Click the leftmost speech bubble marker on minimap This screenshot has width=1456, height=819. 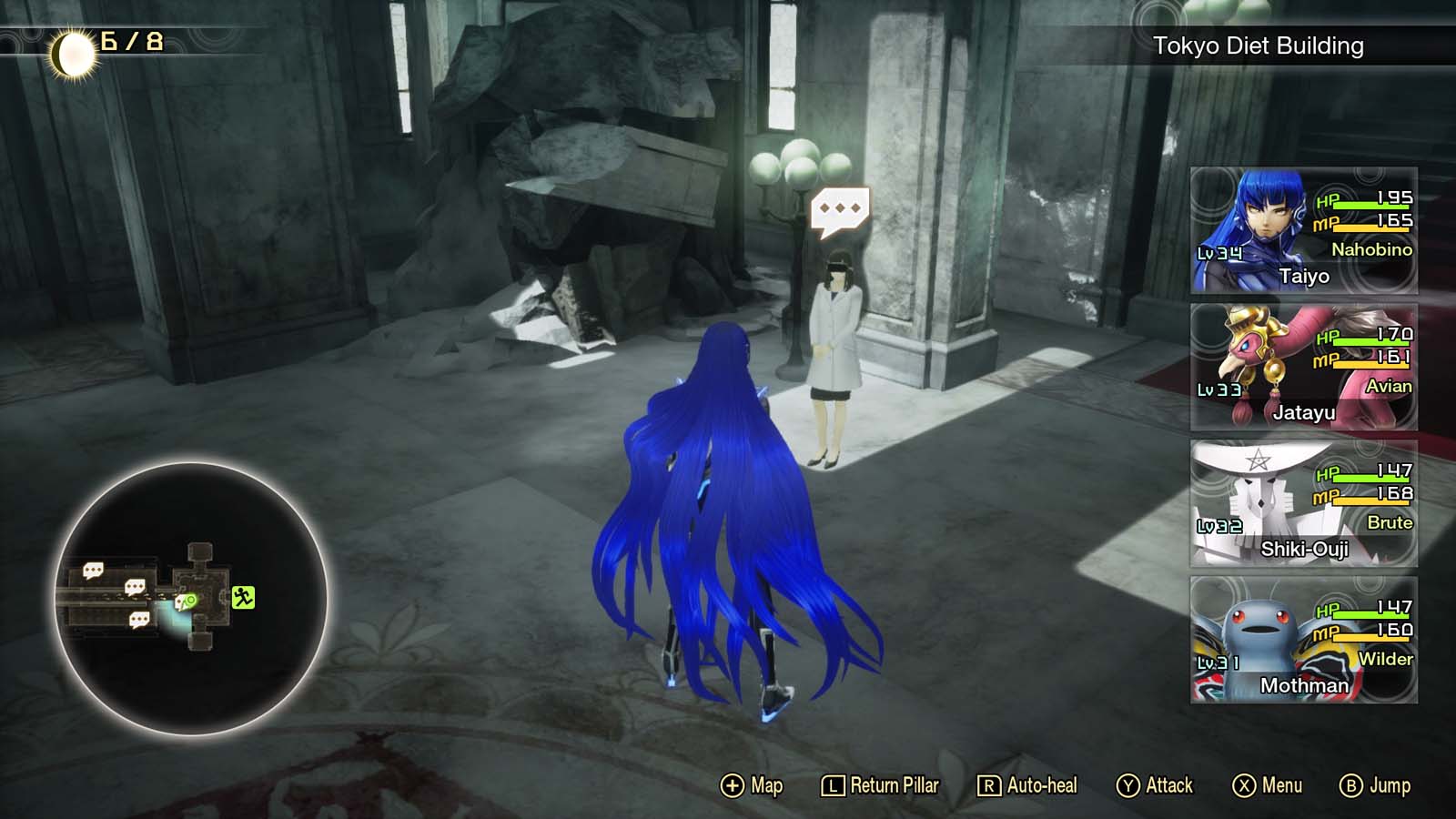pos(93,569)
